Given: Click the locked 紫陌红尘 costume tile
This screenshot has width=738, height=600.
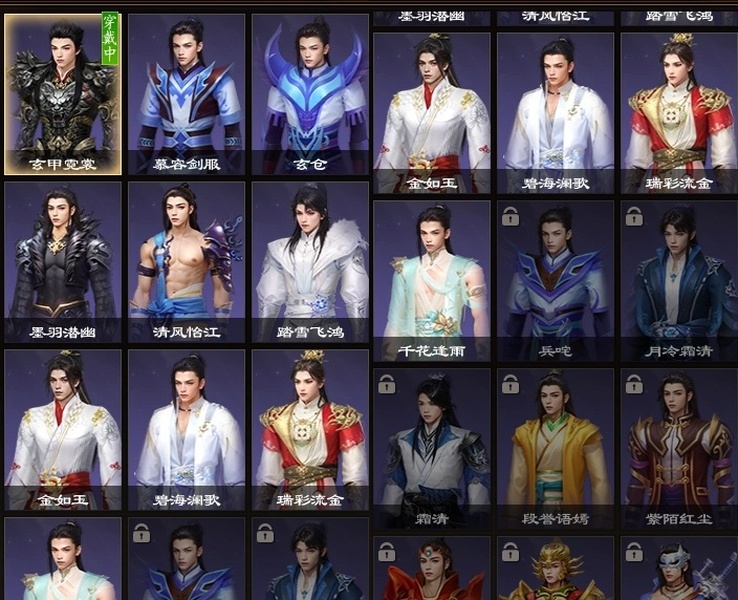Looking at the screenshot, I should tap(679, 448).
